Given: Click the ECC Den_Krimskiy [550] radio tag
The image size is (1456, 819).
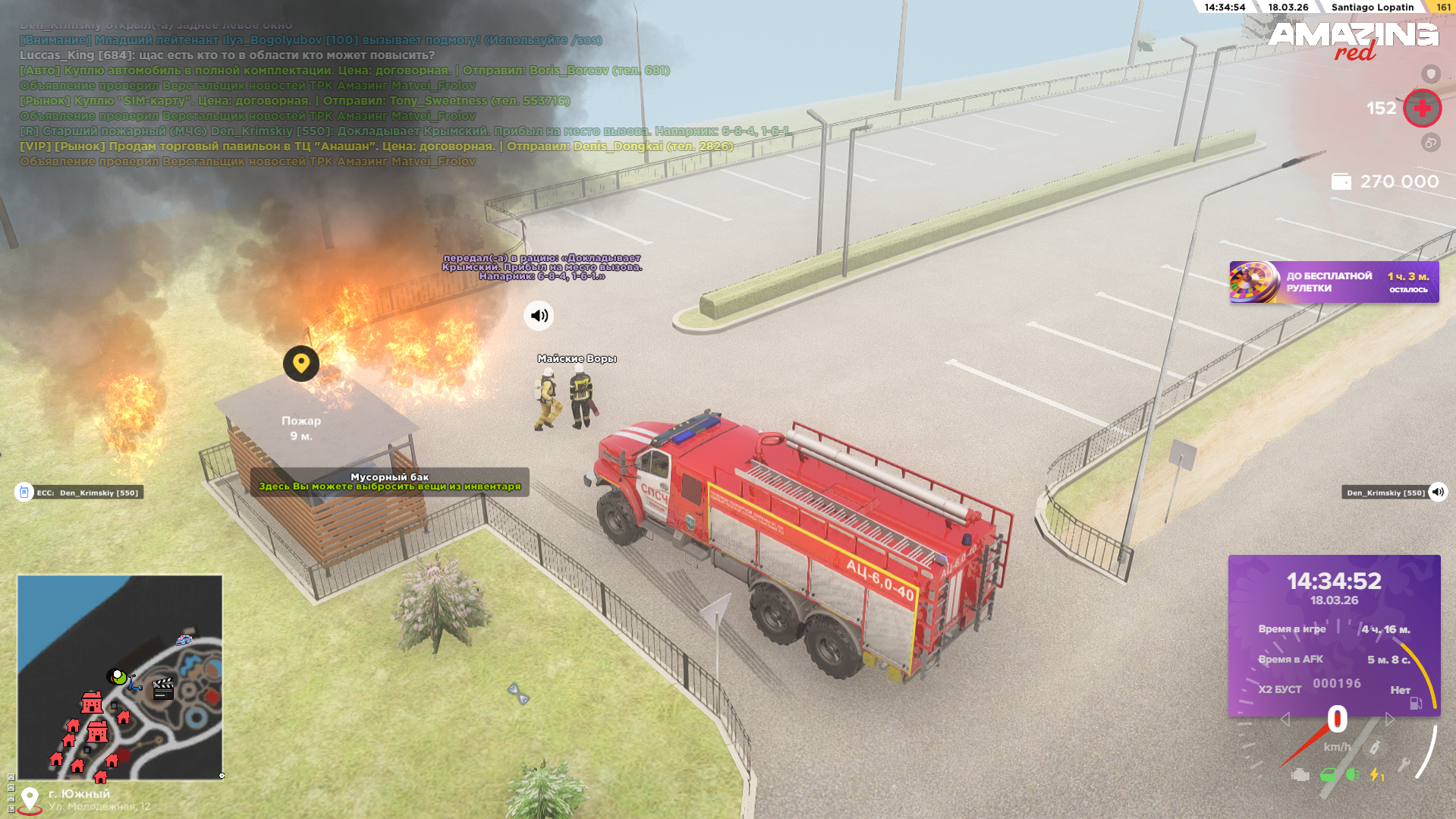Looking at the screenshot, I should pos(79,493).
